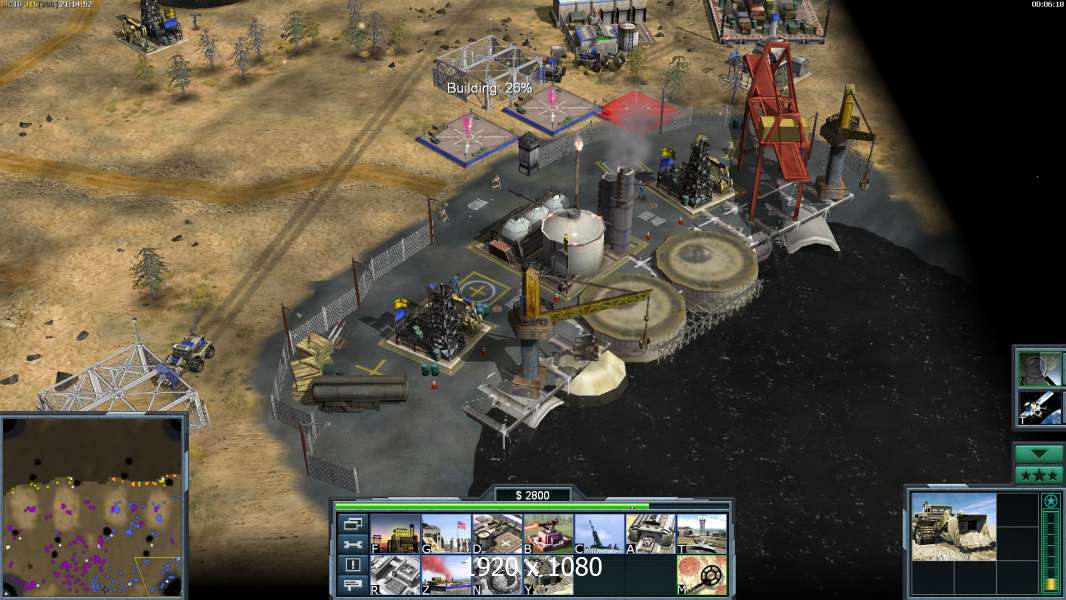Build the helipad structure with hotkey D
Viewport: 1066px width, 600px height.
click(x=497, y=534)
